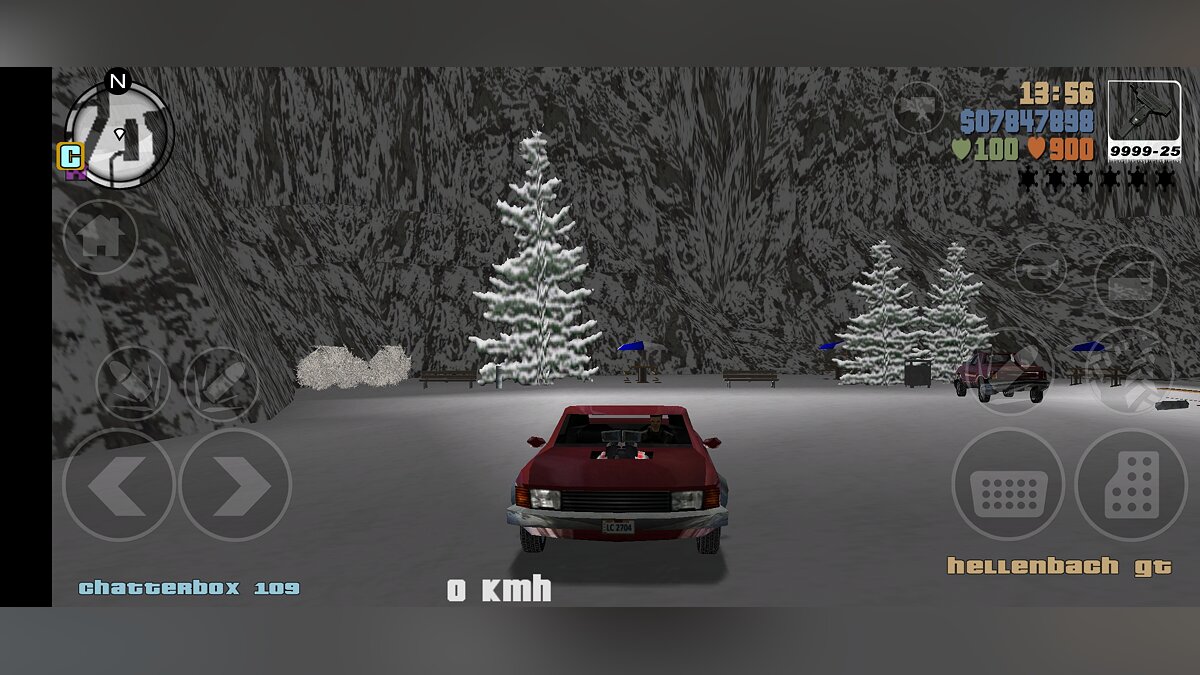Exit vehicle using the car door button

tap(1131, 281)
